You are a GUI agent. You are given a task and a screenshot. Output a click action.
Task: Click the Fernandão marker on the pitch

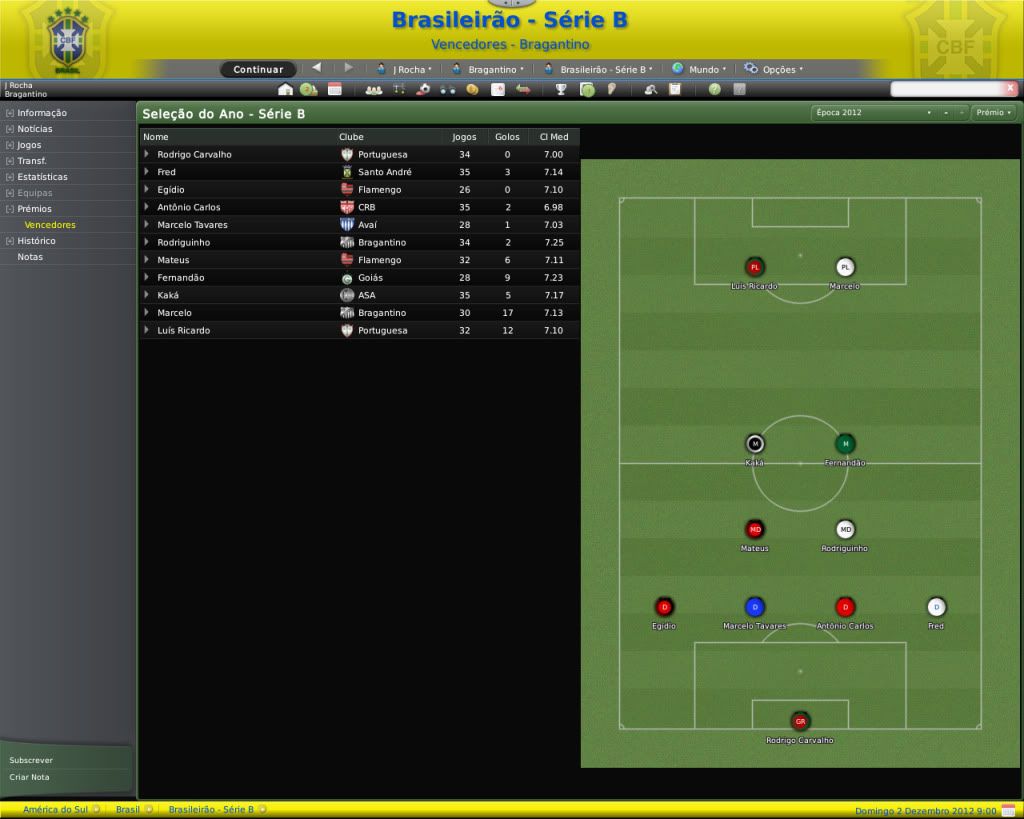click(x=845, y=444)
